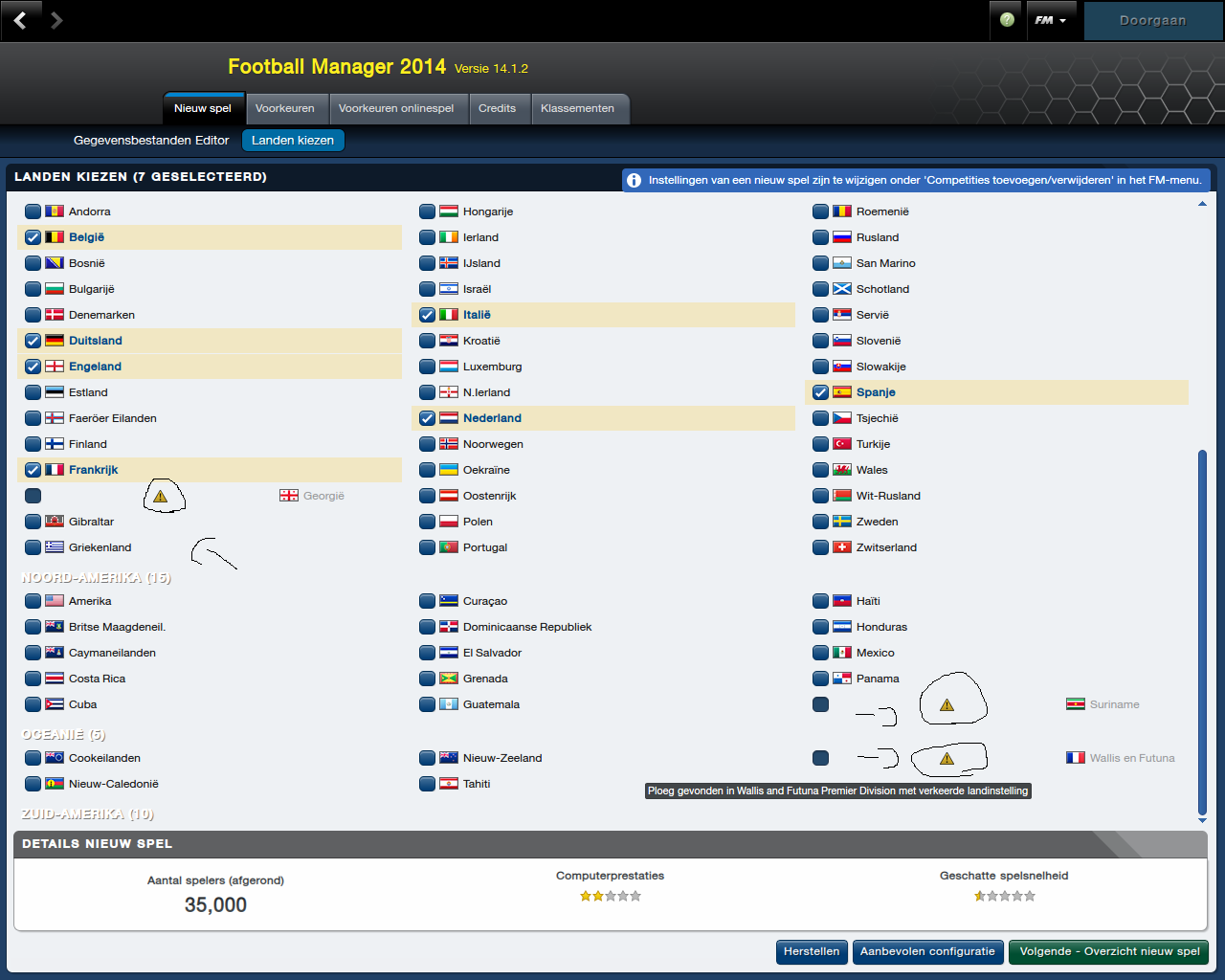Deselect Duitsland from chosen countries
Image resolution: width=1225 pixels, height=980 pixels.
[x=33, y=341]
